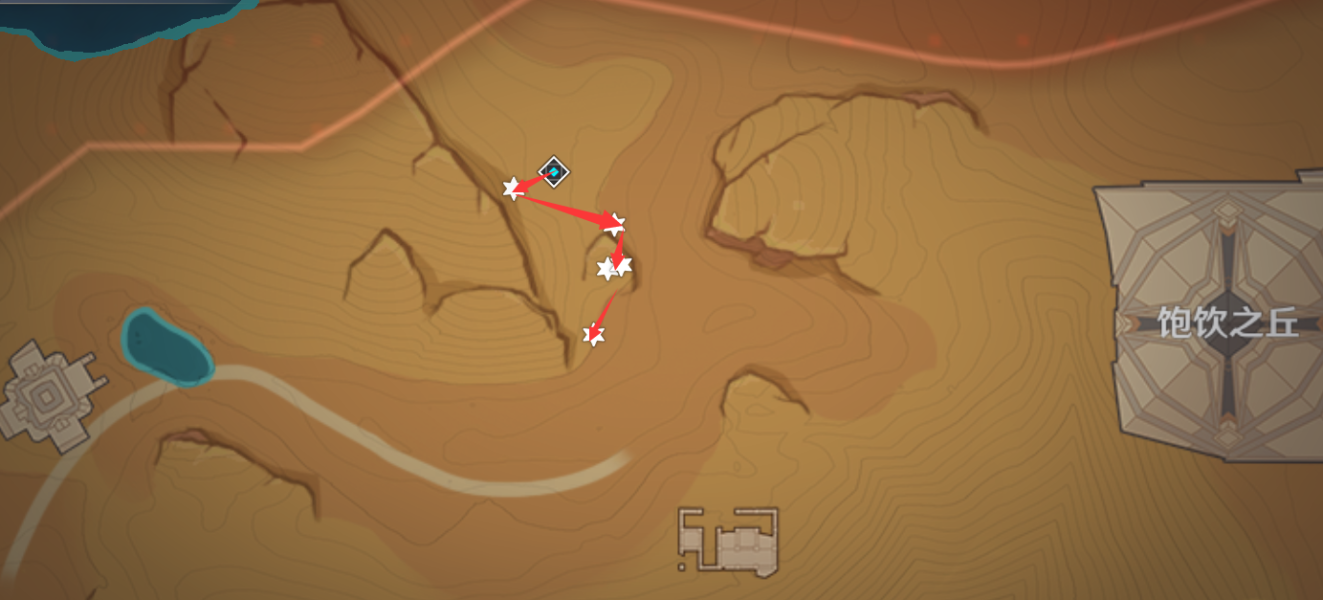
Task: Choose the final star pin ending the route
Action: coord(594,336)
